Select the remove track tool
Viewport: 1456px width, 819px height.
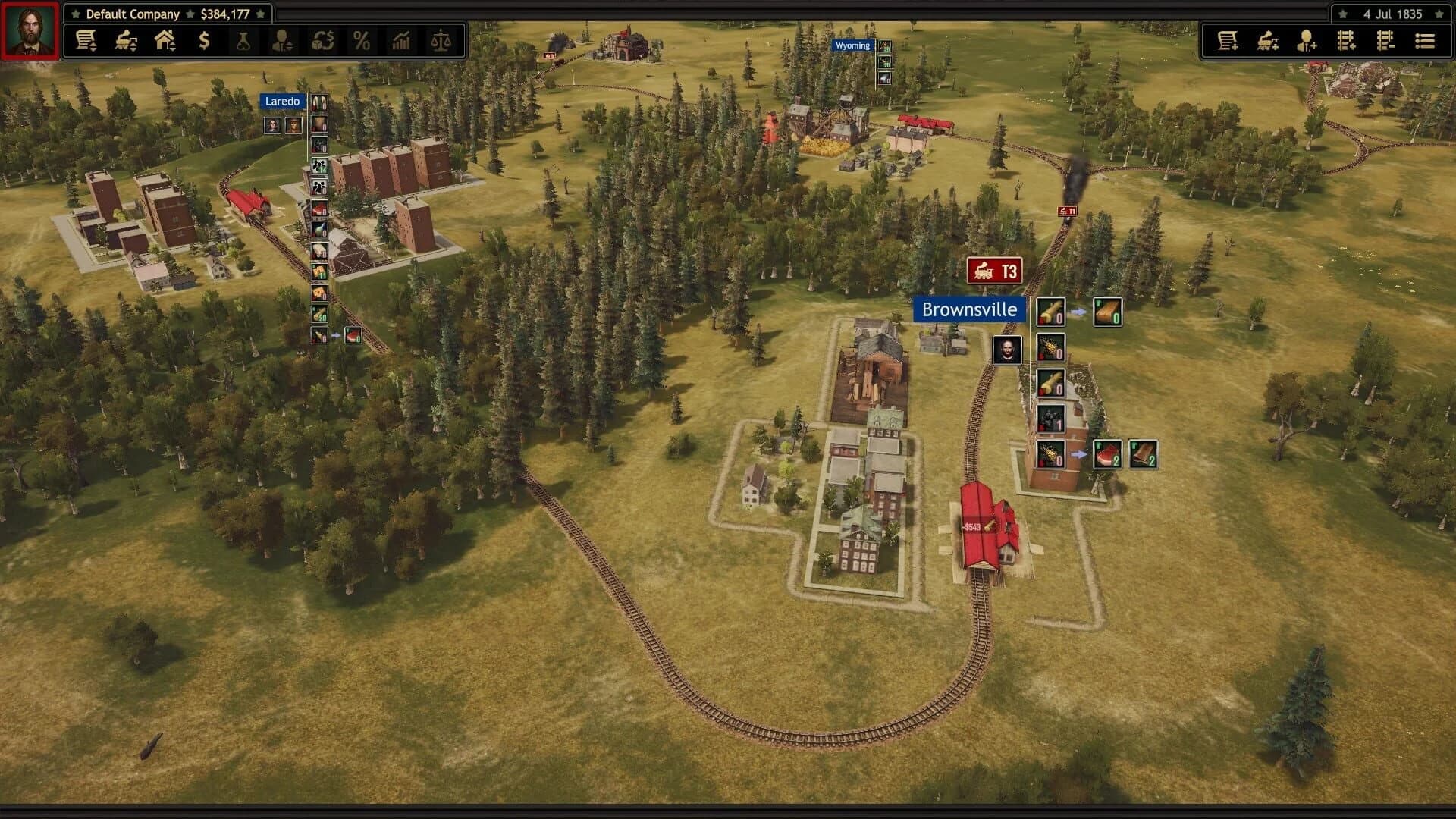[1385, 42]
